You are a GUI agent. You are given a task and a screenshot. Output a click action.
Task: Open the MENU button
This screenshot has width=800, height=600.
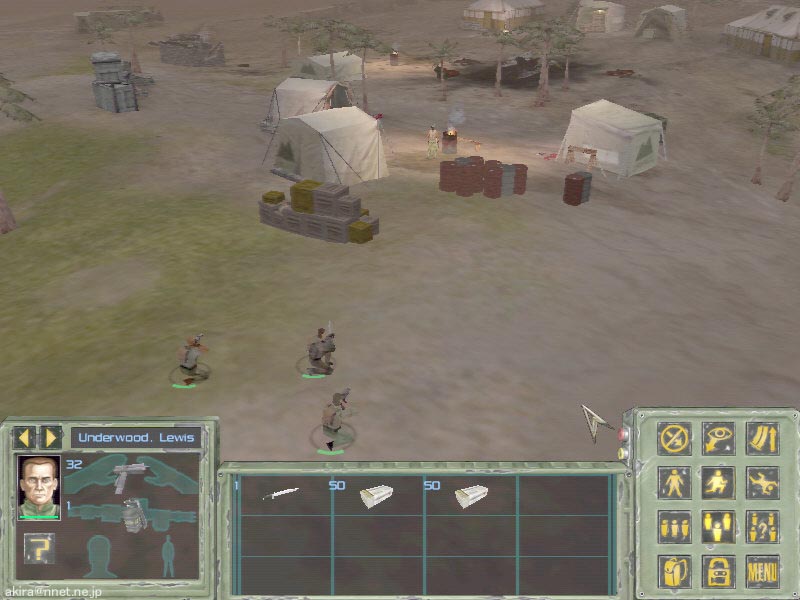762,571
